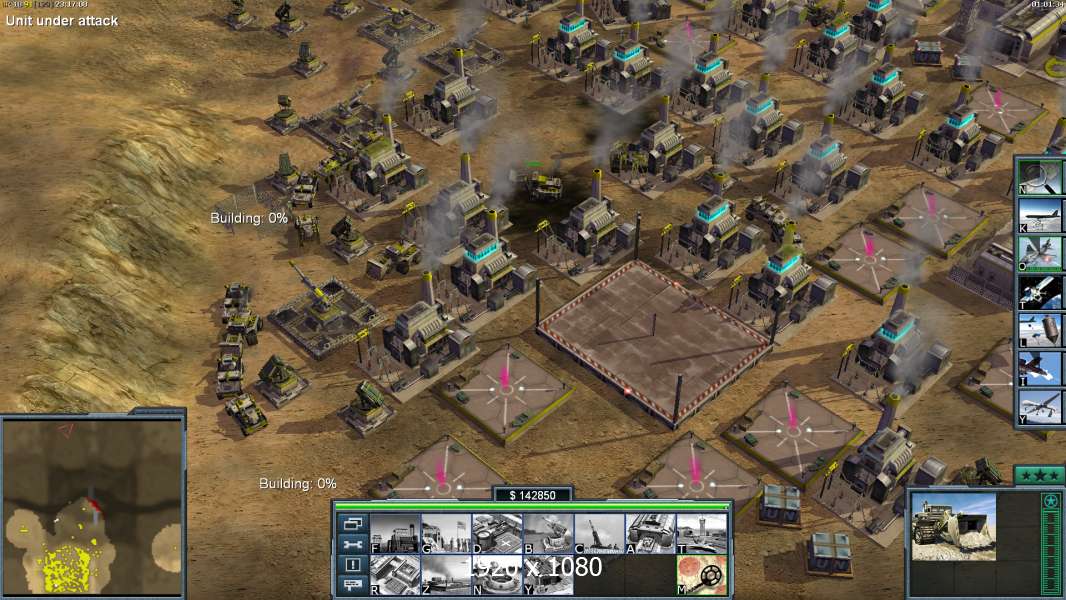The image size is (1066, 600).
Task: Choose the build icon labeled Z
Action: point(446,575)
